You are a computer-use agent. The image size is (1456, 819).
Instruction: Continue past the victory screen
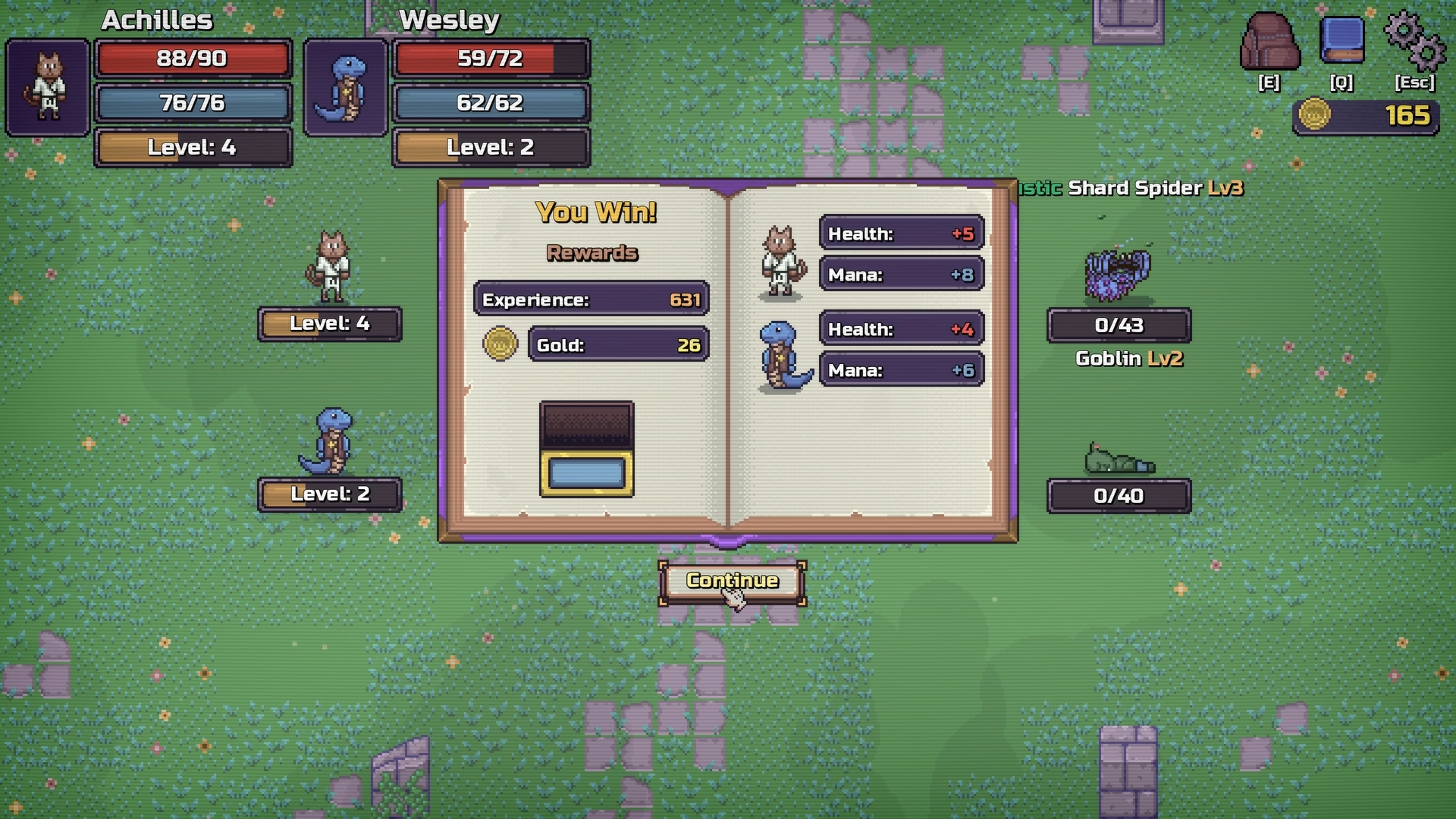coord(732,582)
